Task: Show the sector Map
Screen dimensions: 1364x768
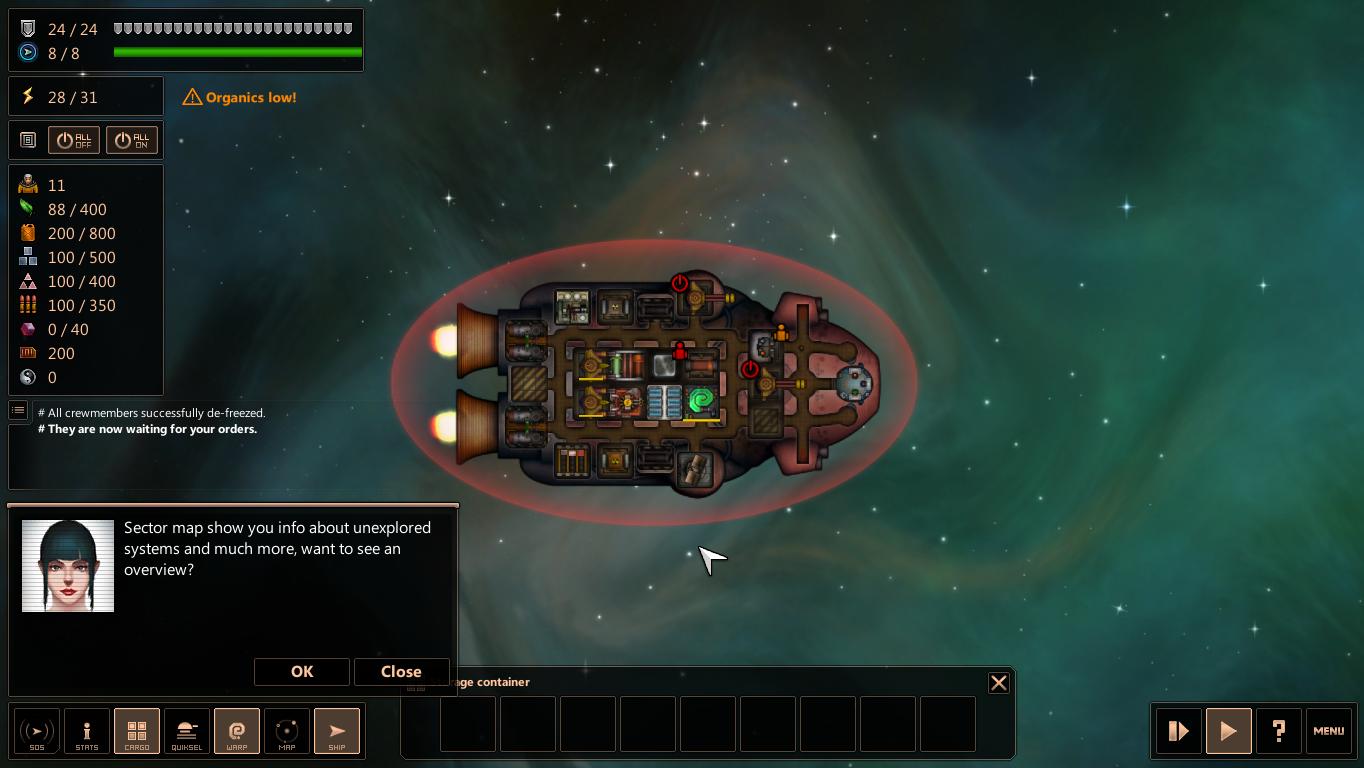Action: coord(287,731)
